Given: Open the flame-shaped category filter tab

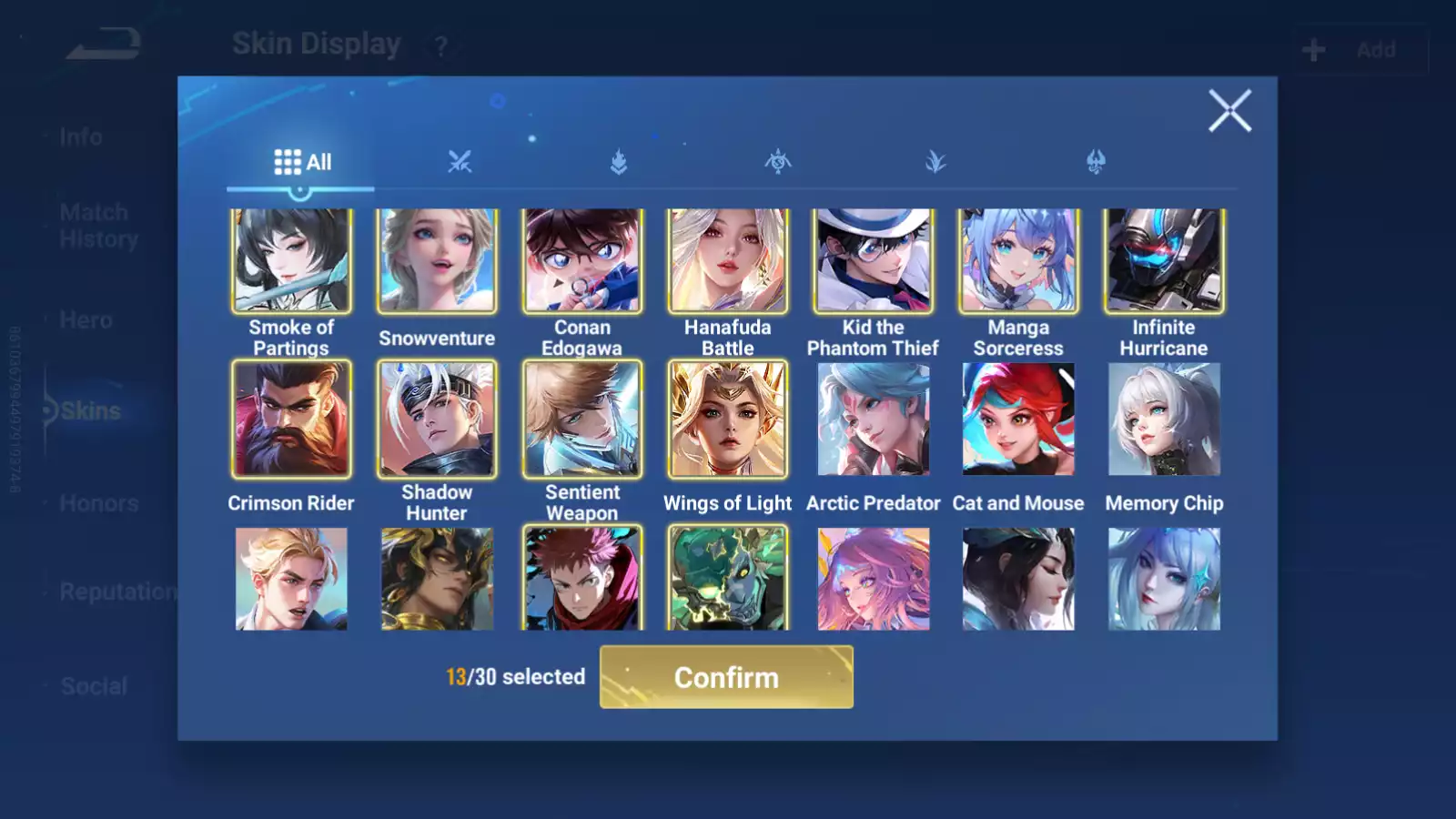Looking at the screenshot, I should [619, 162].
